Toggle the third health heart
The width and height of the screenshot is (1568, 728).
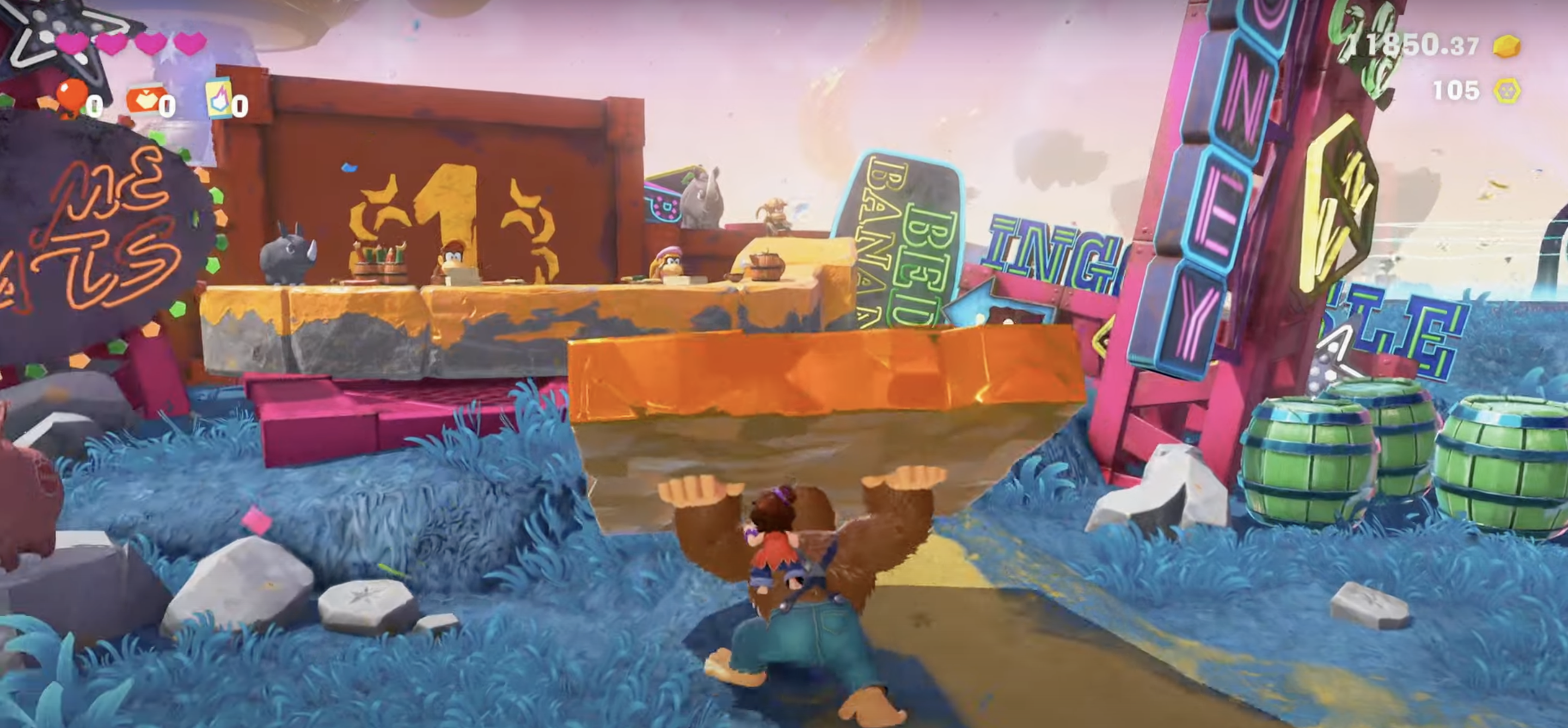(150, 42)
